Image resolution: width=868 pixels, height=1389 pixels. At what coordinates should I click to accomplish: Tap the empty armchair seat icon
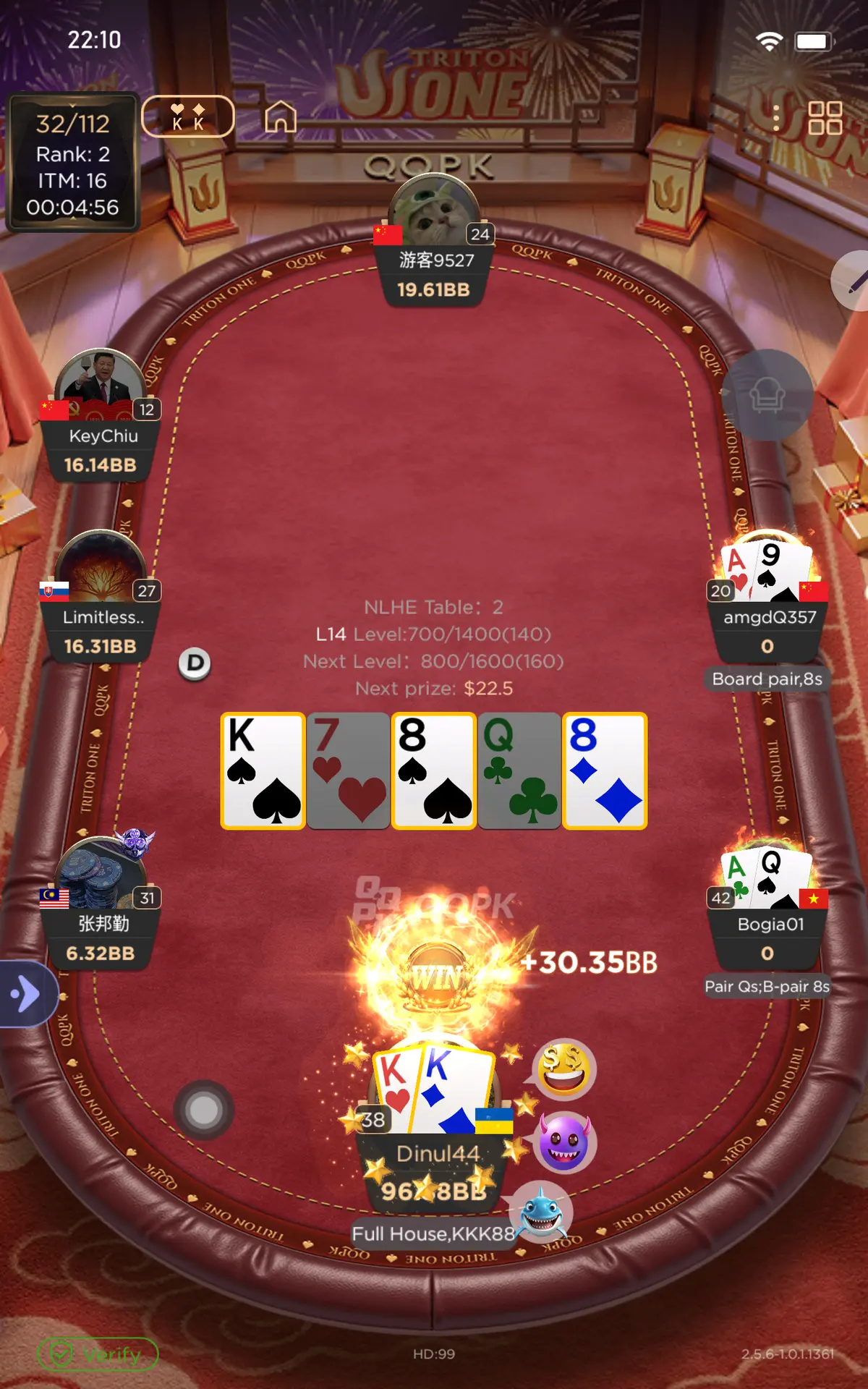click(767, 395)
